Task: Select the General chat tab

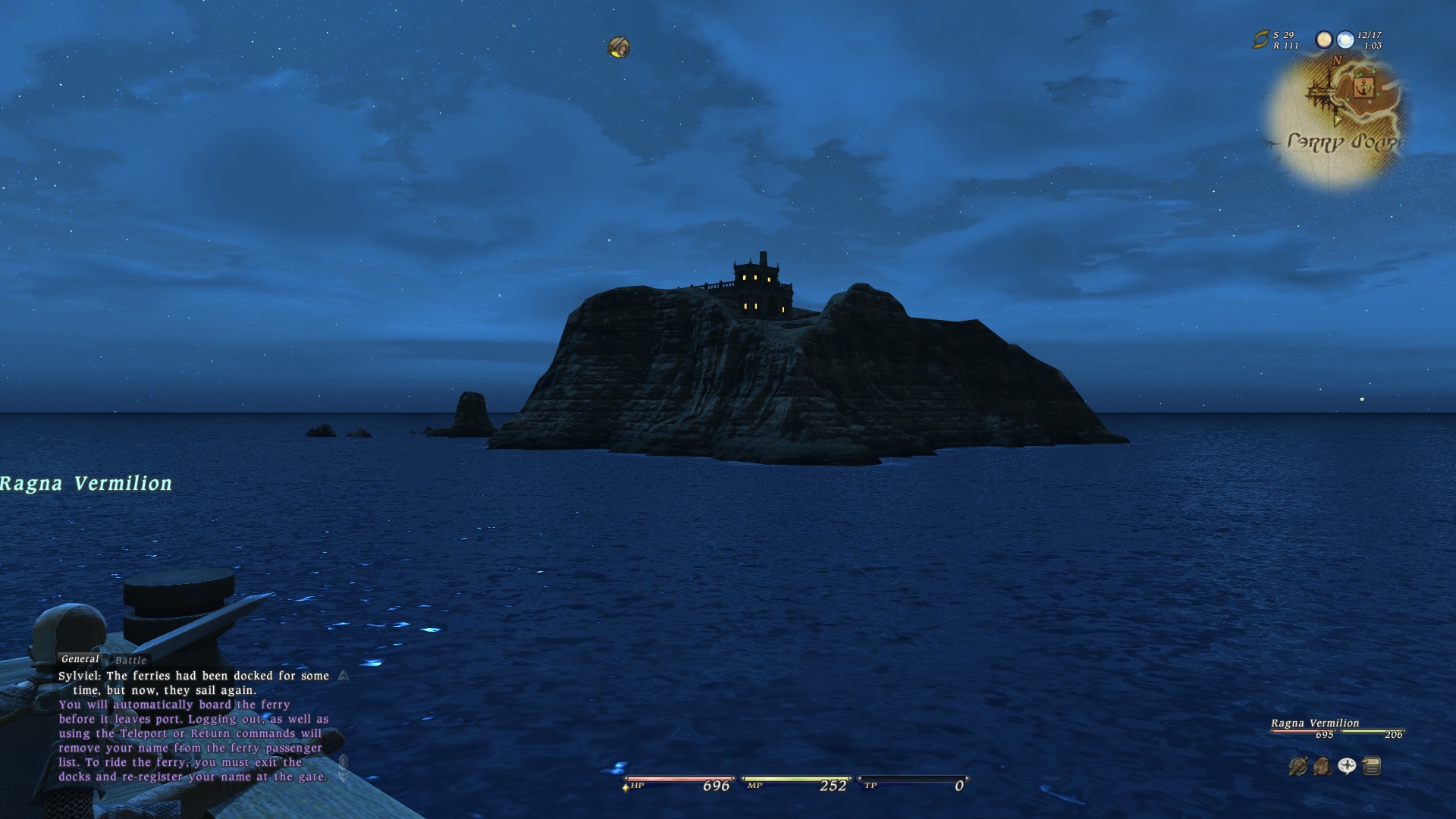Action: (80, 659)
